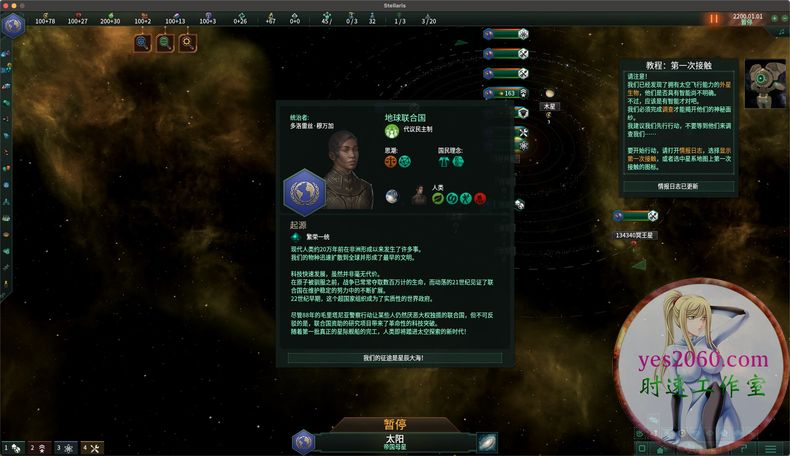Click the green magnifier zoom button

click(x=165, y=42)
